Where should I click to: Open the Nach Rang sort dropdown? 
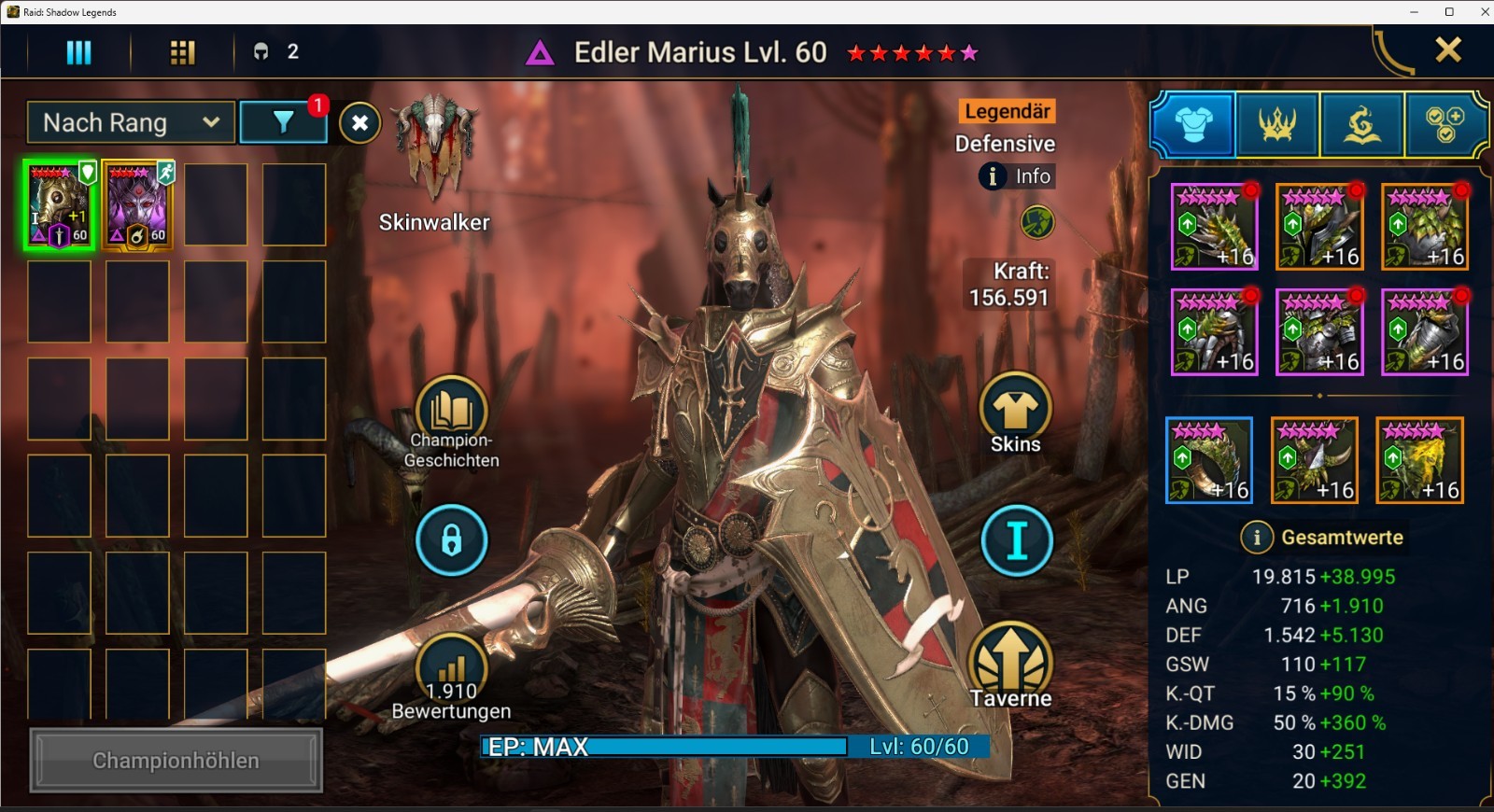131,122
